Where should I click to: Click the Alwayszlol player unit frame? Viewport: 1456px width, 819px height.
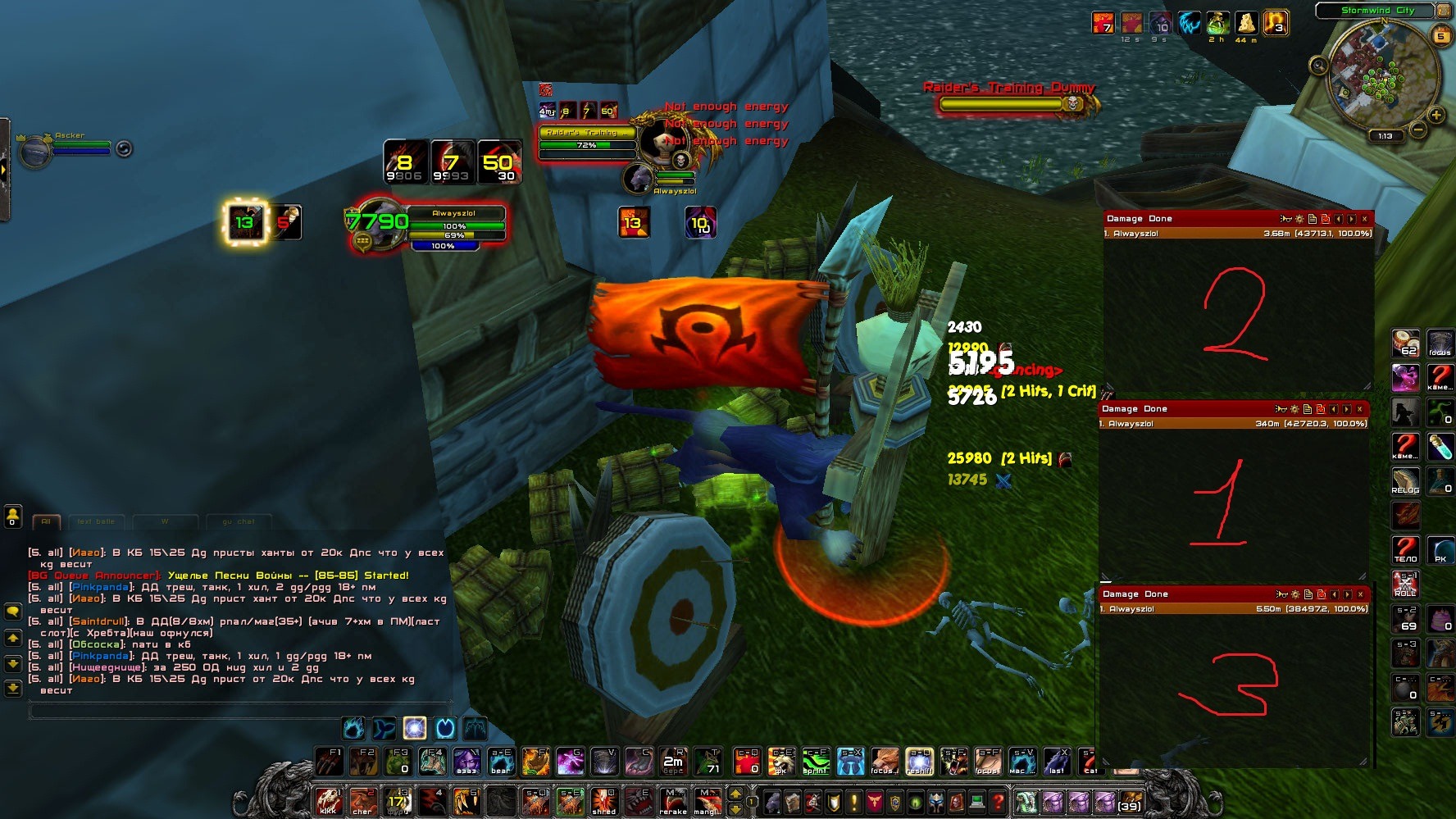pos(453,225)
